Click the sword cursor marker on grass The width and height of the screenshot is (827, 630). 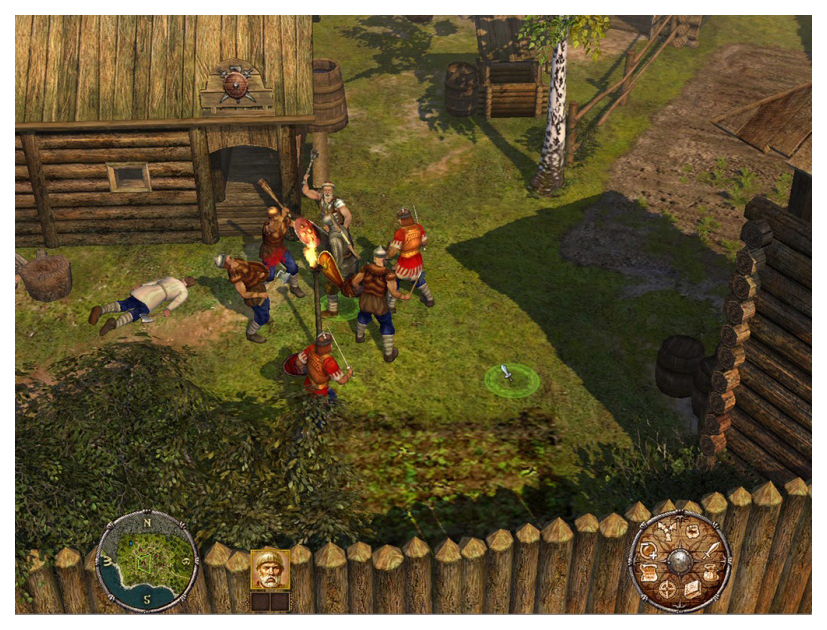tap(510, 377)
